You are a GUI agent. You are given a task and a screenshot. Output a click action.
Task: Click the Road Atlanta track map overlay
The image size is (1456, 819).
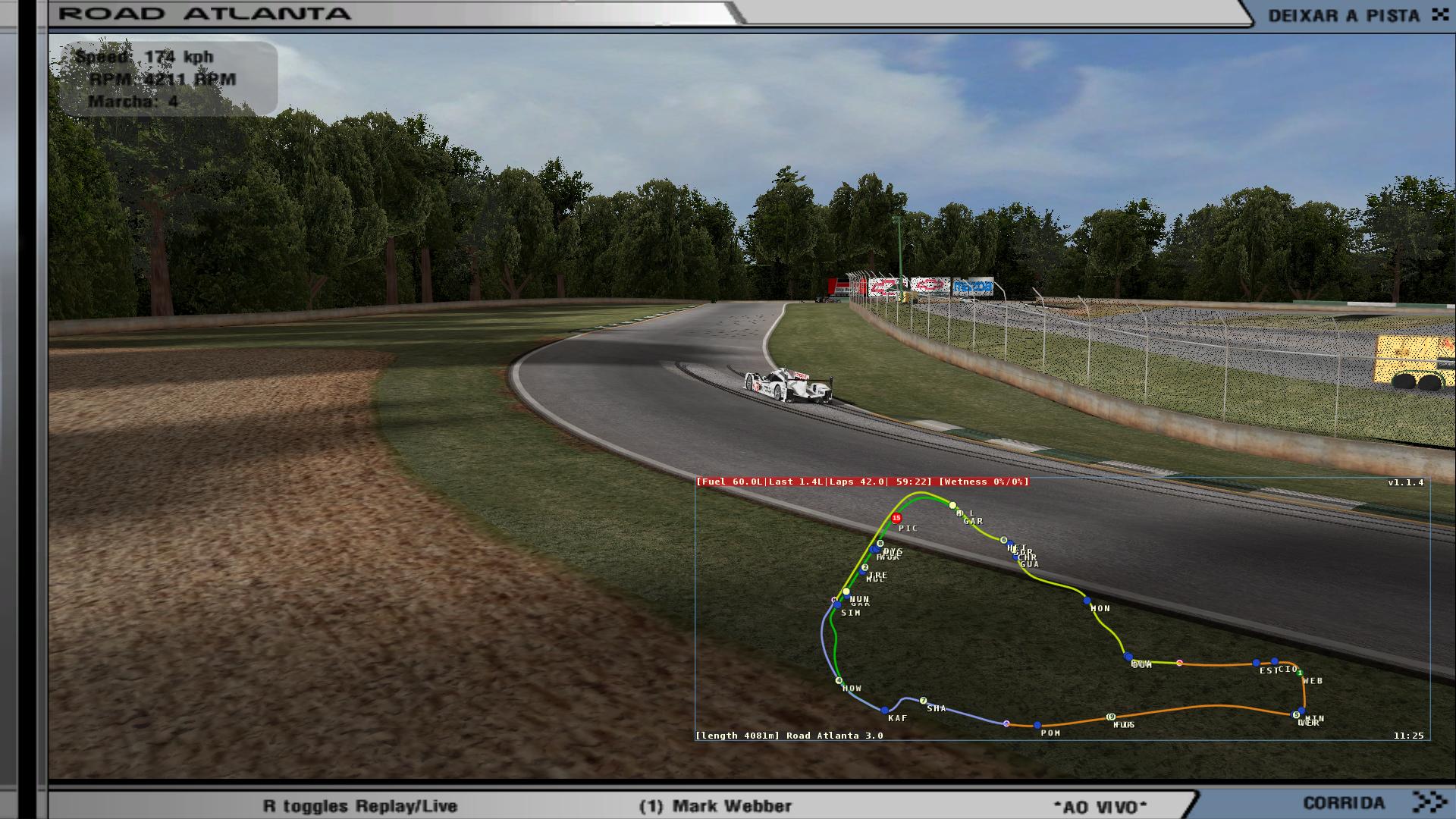click(1062, 609)
